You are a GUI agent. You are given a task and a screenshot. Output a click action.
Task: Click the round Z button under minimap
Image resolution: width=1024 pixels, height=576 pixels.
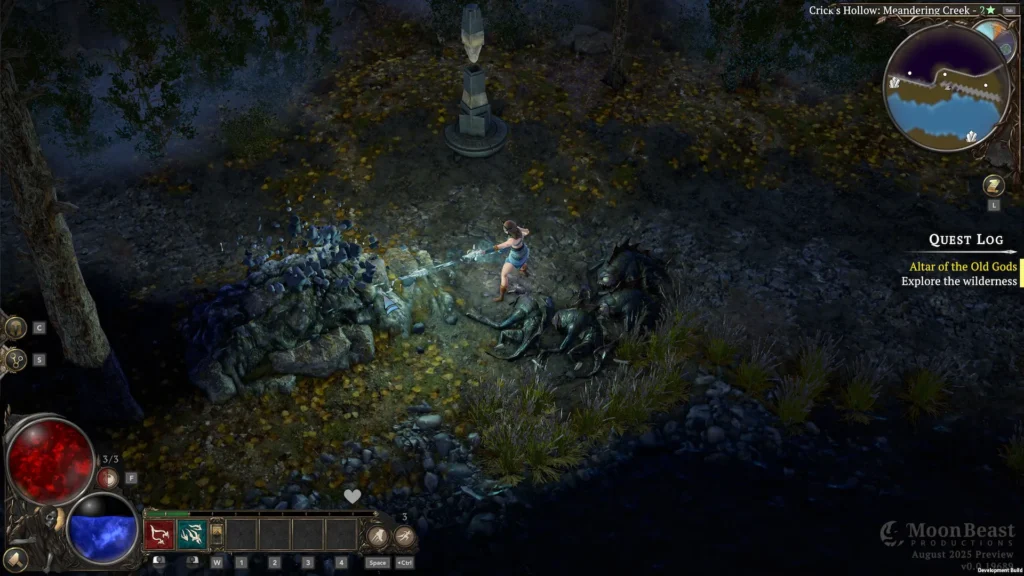coord(993,185)
